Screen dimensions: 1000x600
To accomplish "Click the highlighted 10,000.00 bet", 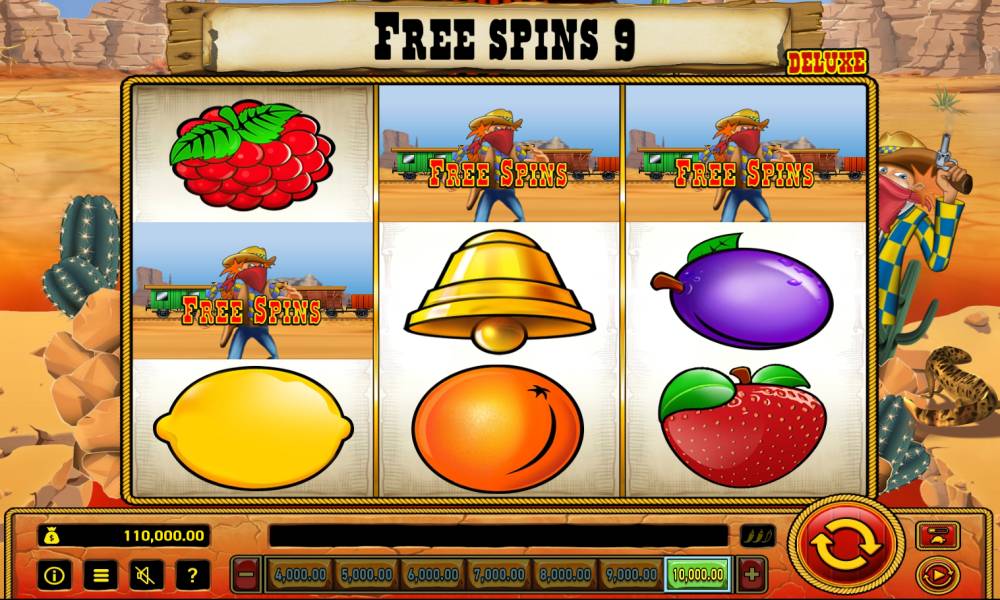I will [x=698, y=575].
